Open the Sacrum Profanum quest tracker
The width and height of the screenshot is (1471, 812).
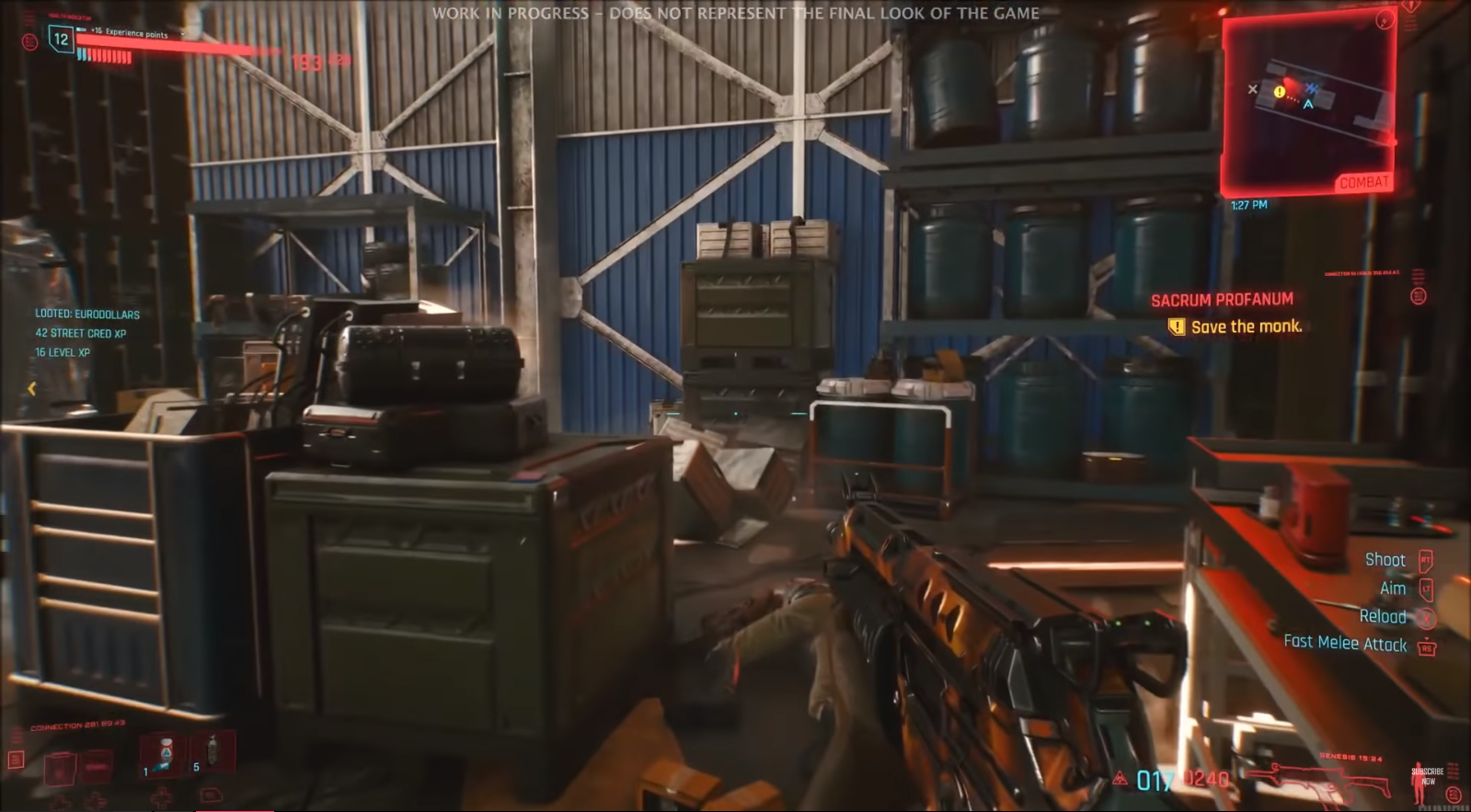tap(1222, 300)
